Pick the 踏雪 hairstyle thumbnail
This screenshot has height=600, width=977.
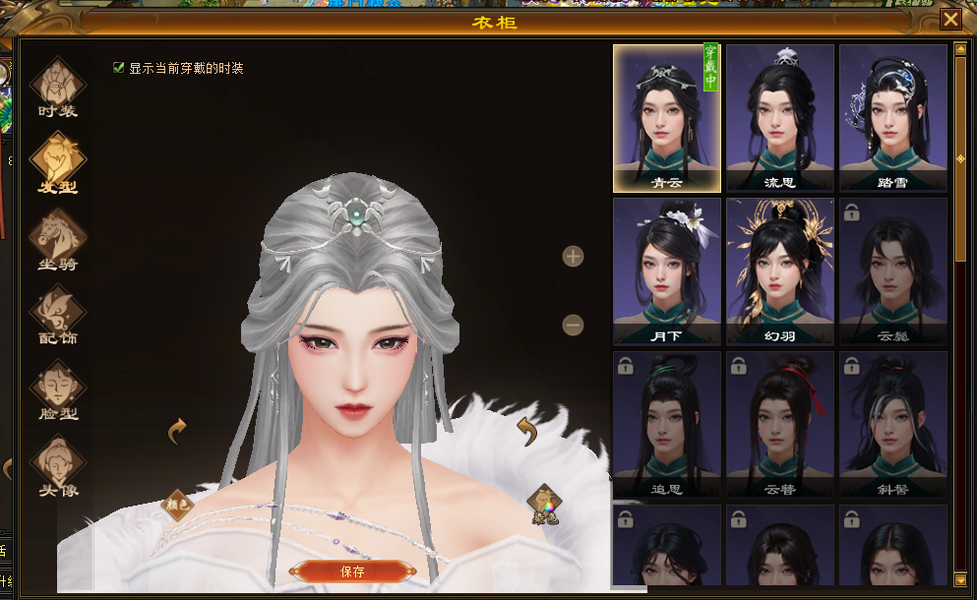click(892, 117)
